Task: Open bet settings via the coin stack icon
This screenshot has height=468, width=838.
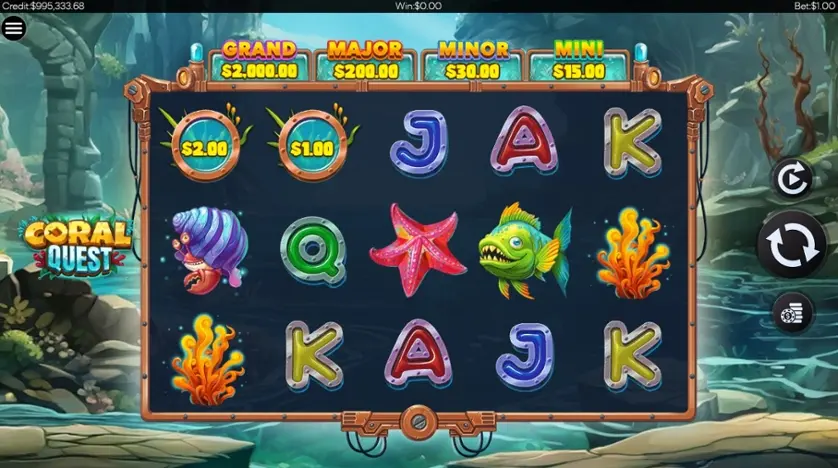Action: click(791, 313)
